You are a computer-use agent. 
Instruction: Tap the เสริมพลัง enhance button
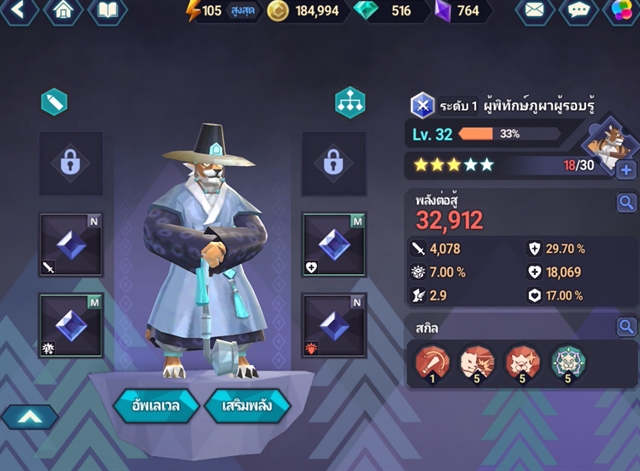click(246, 407)
